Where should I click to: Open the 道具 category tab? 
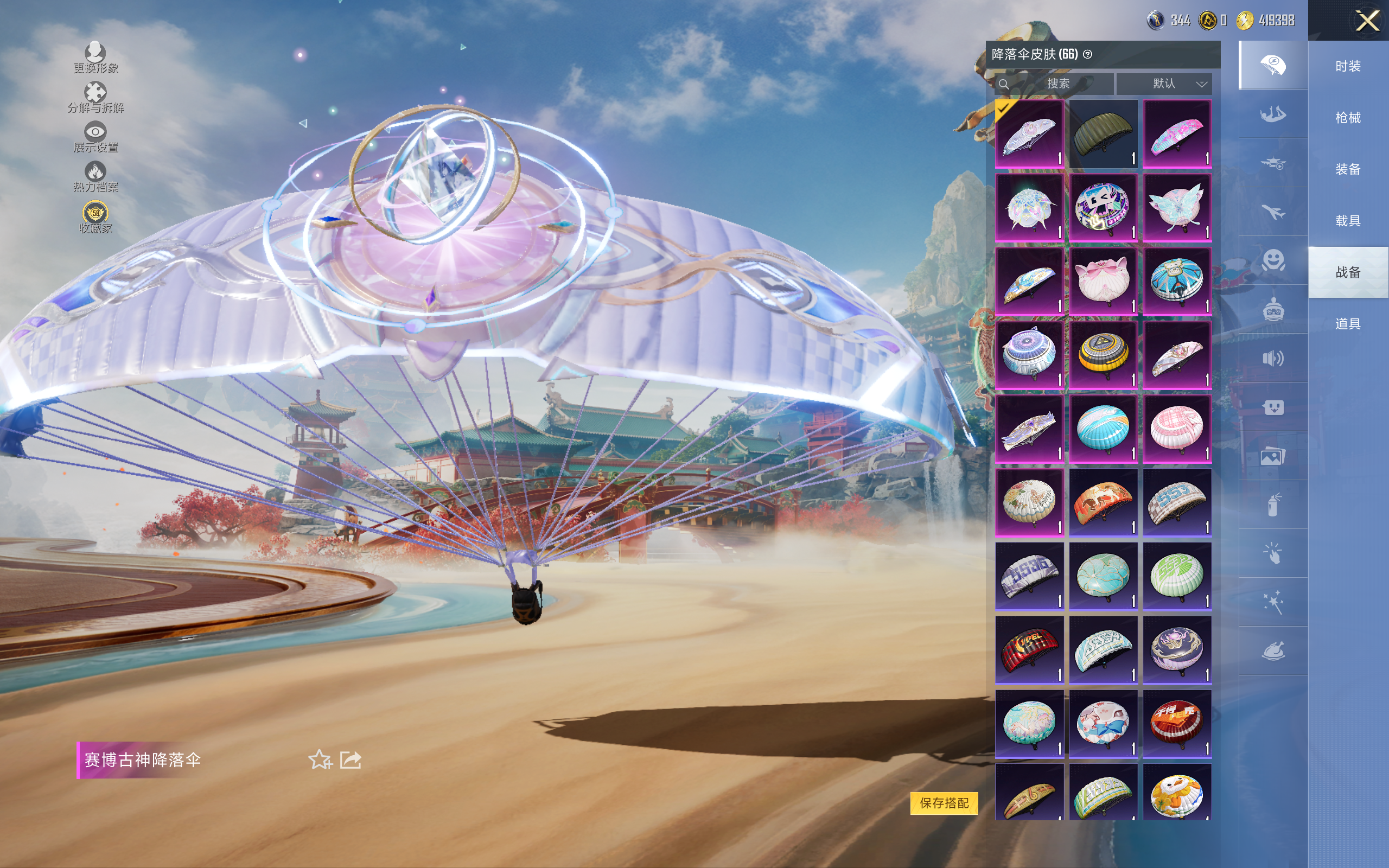coord(1348,324)
